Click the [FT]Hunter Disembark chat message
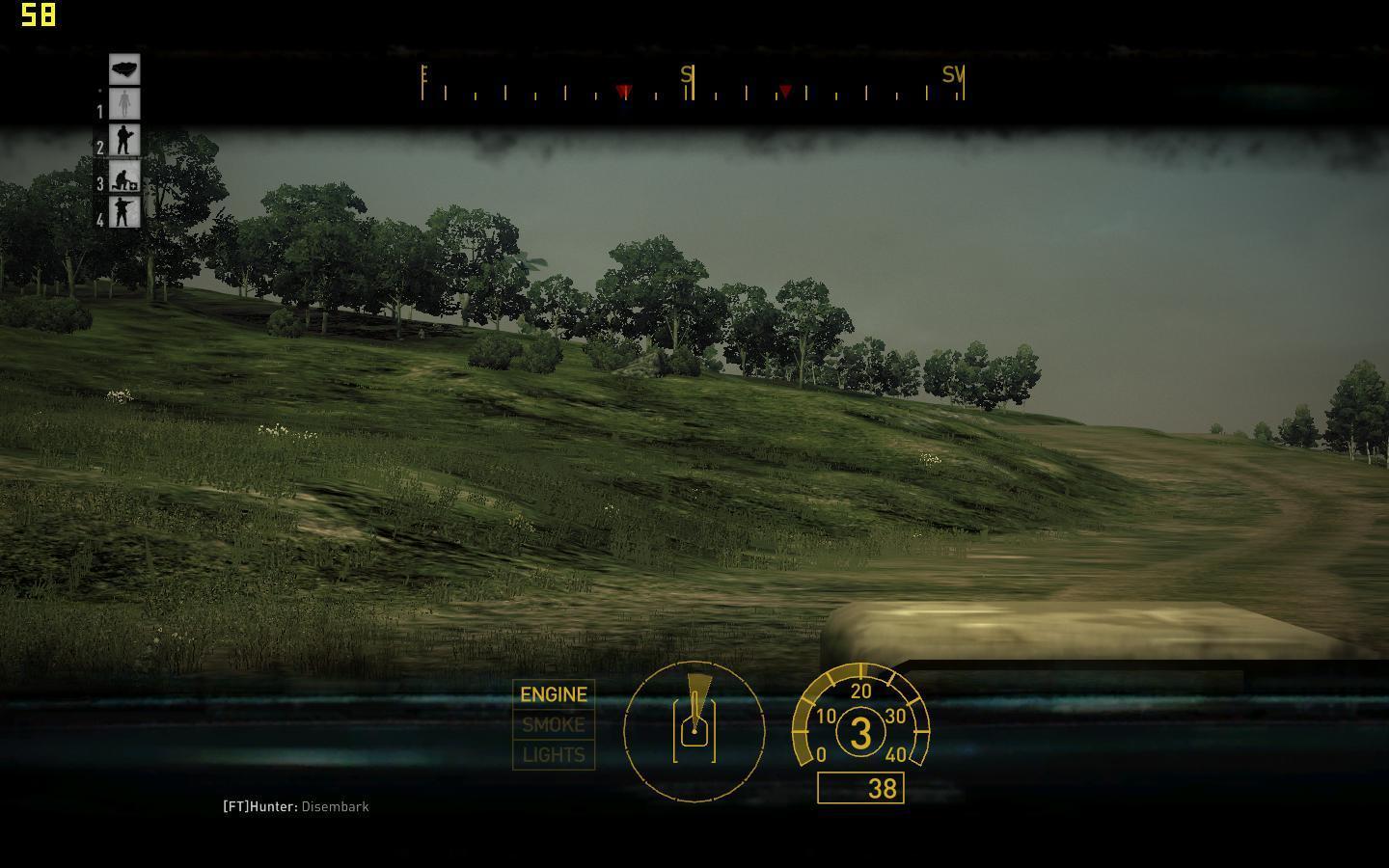 [296, 806]
